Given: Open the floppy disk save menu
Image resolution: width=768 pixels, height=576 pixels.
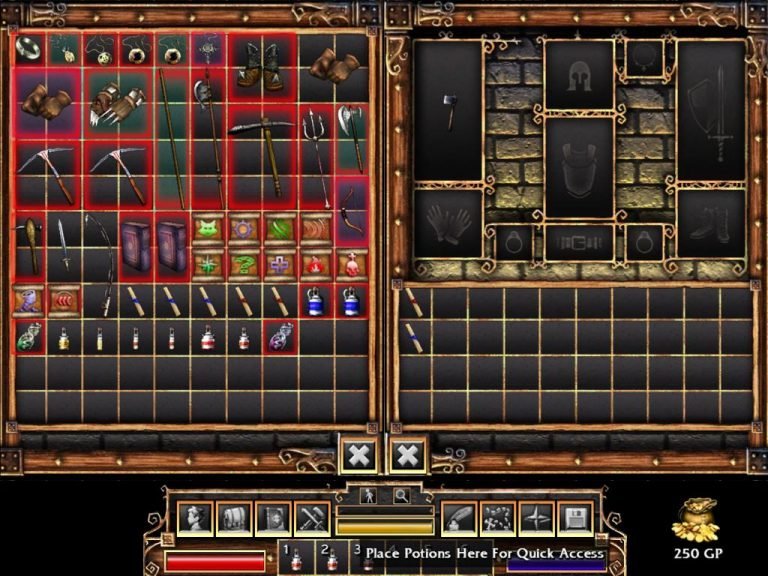Looking at the screenshot, I should [x=575, y=518].
